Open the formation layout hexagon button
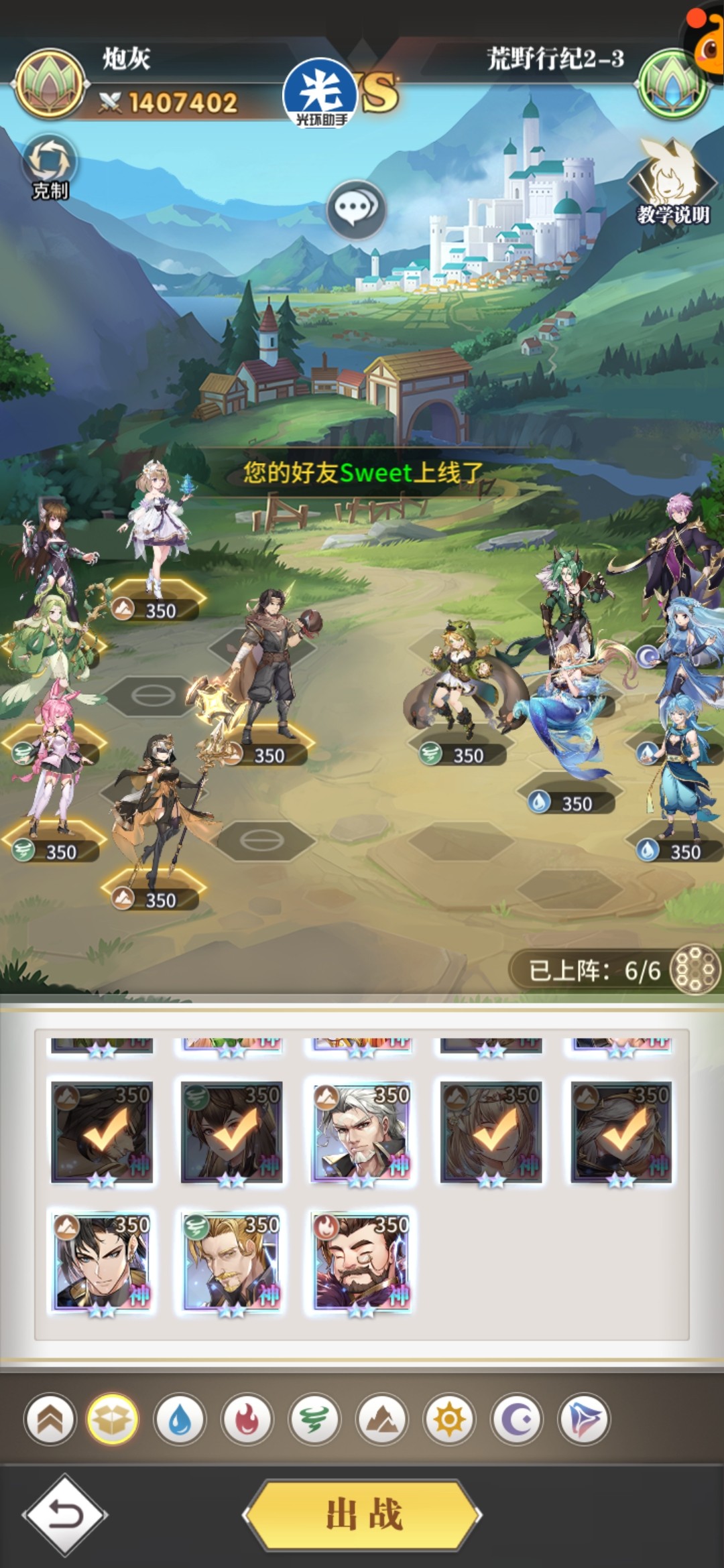The width and height of the screenshot is (724, 1568). tap(695, 969)
